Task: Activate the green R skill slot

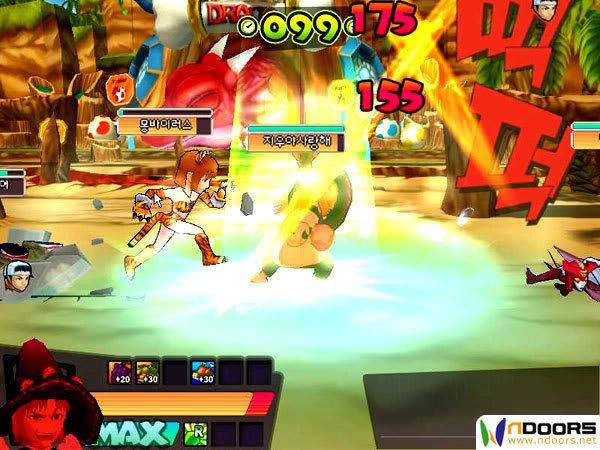Action: coord(196,433)
